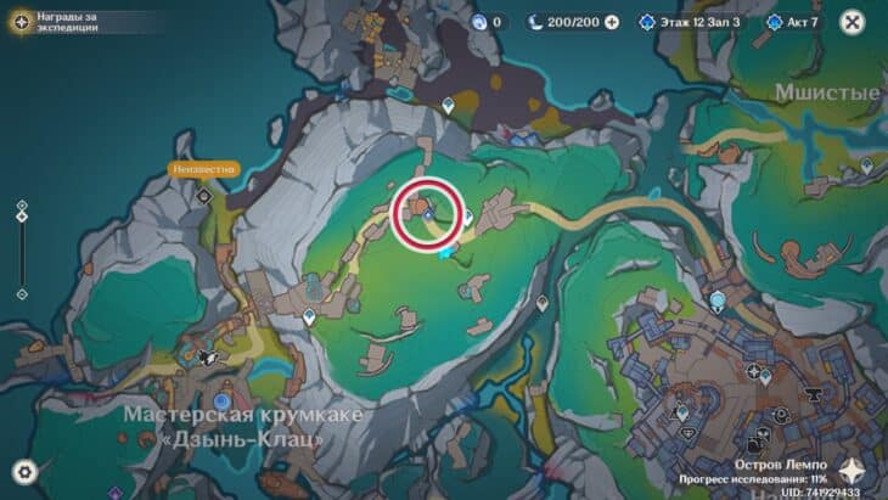Open region selector star by «Остров Лемпо»
The height and width of the screenshot is (500, 888).
(x=852, y=472)
